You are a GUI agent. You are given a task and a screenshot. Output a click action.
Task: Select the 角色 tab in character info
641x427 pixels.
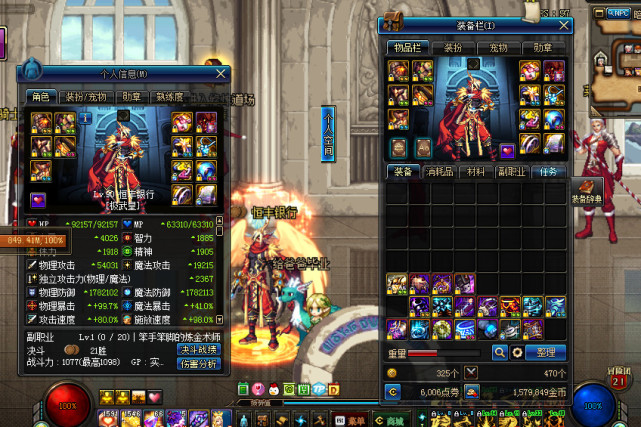point(41,97)
